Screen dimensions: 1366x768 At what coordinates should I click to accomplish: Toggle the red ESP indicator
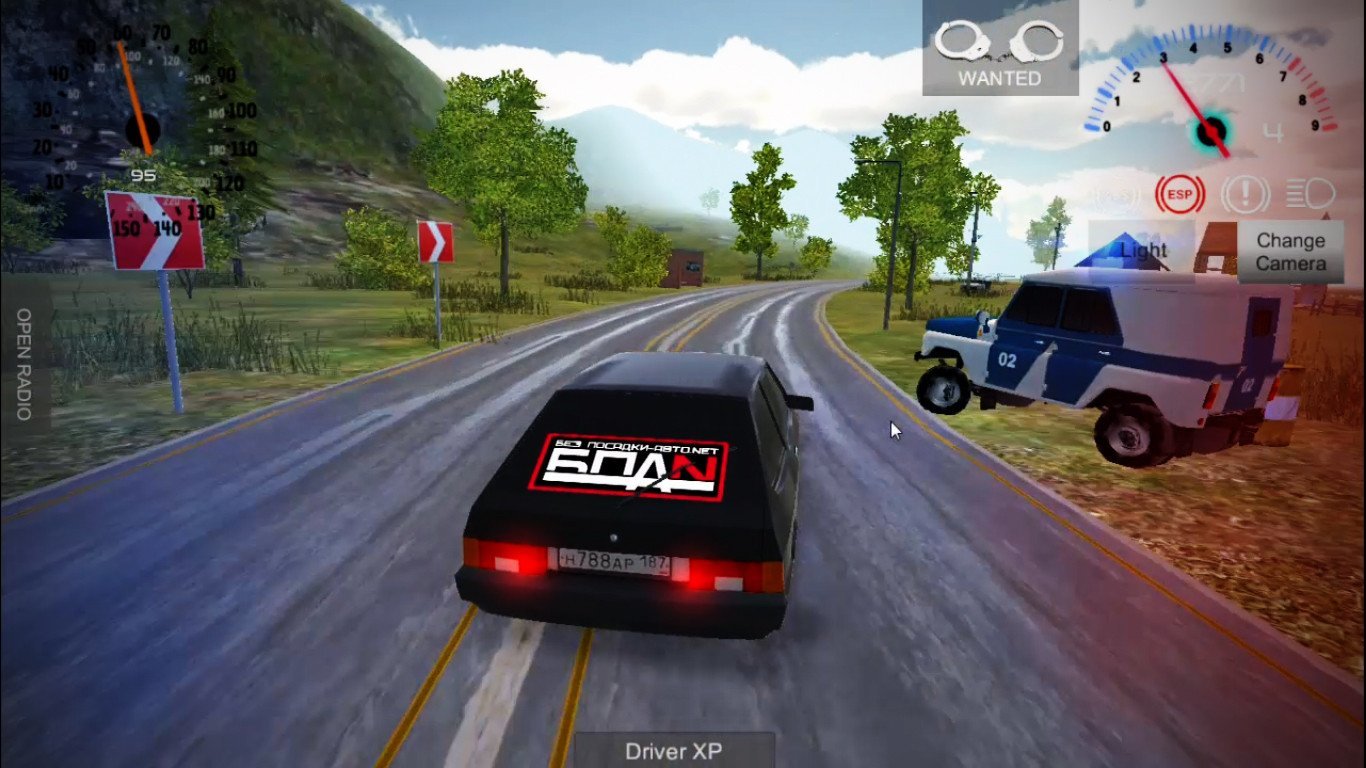(1178, 193)
